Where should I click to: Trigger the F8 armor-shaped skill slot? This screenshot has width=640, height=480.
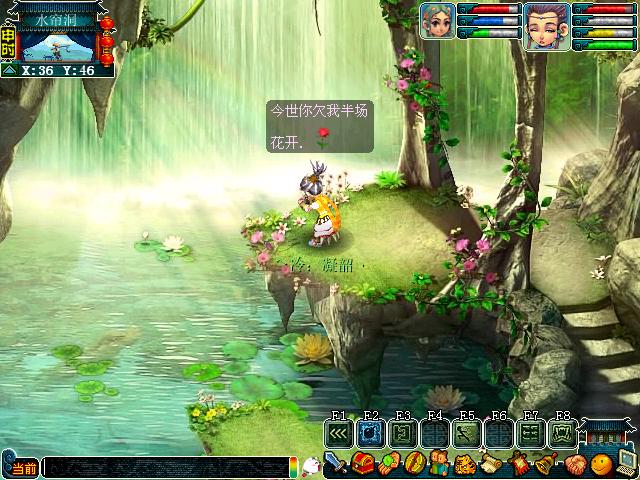tap(563, 434)
